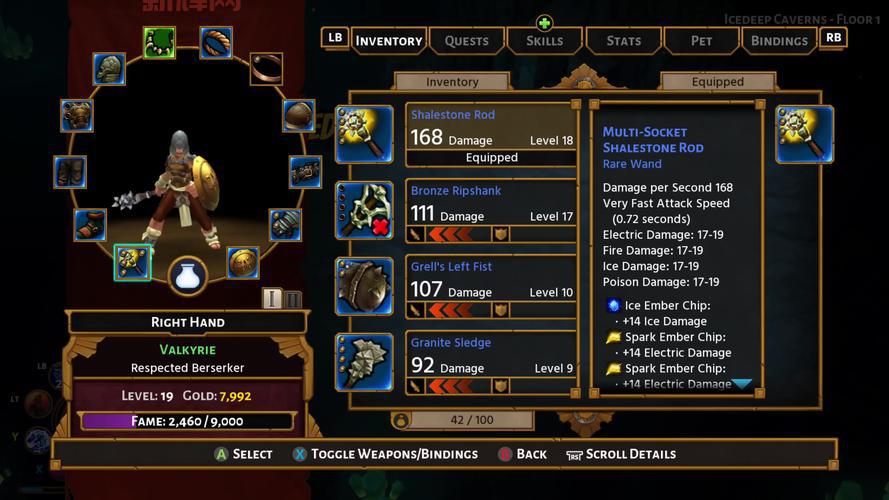
Task: Select the helmet equipment slot
Action: tap(109, 69)
